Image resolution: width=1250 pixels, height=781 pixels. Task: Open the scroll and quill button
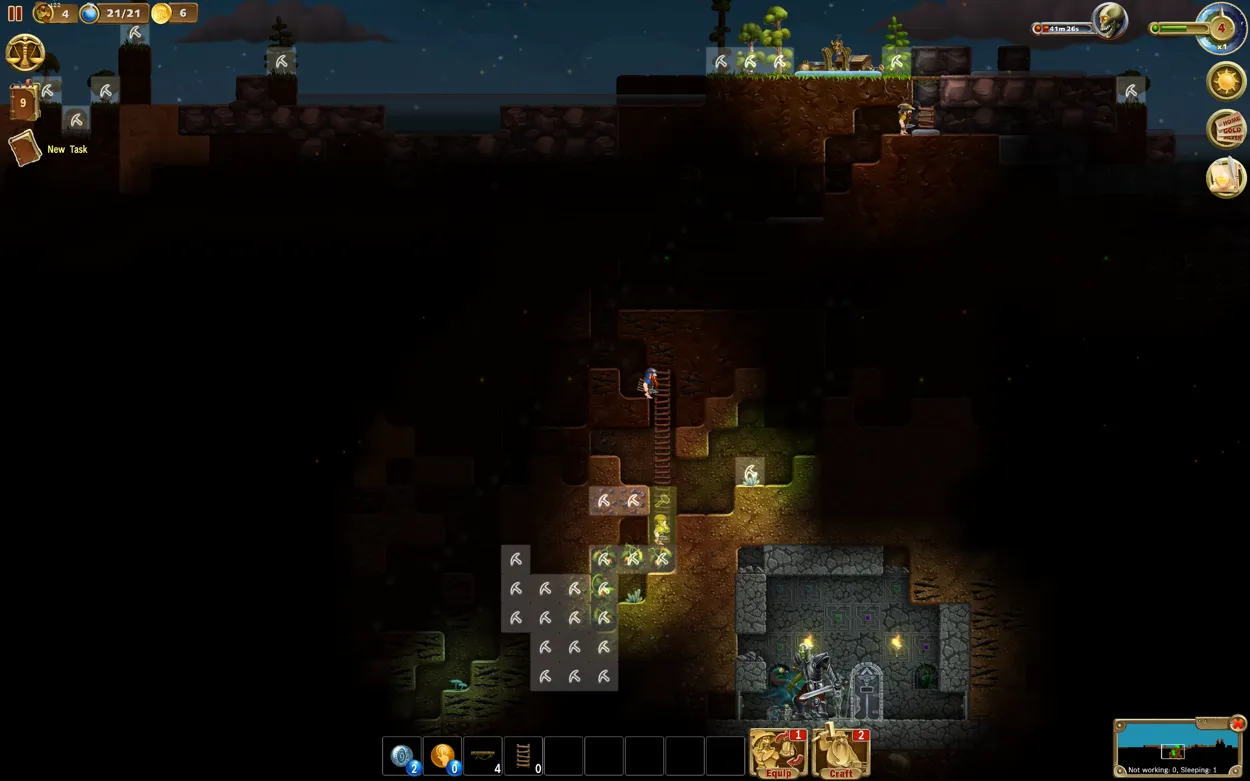(1226, 177)
